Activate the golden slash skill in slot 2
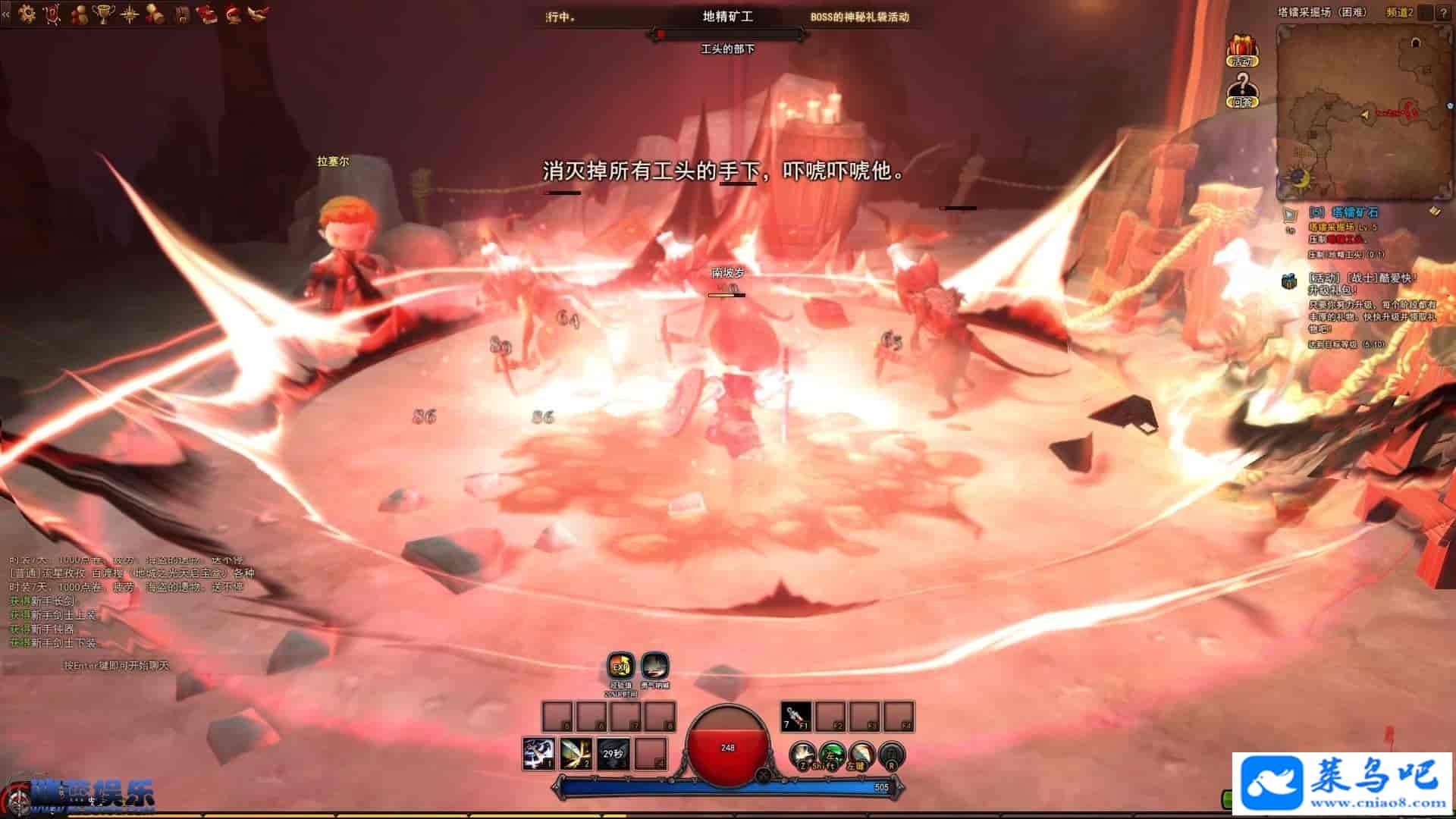 576,753
